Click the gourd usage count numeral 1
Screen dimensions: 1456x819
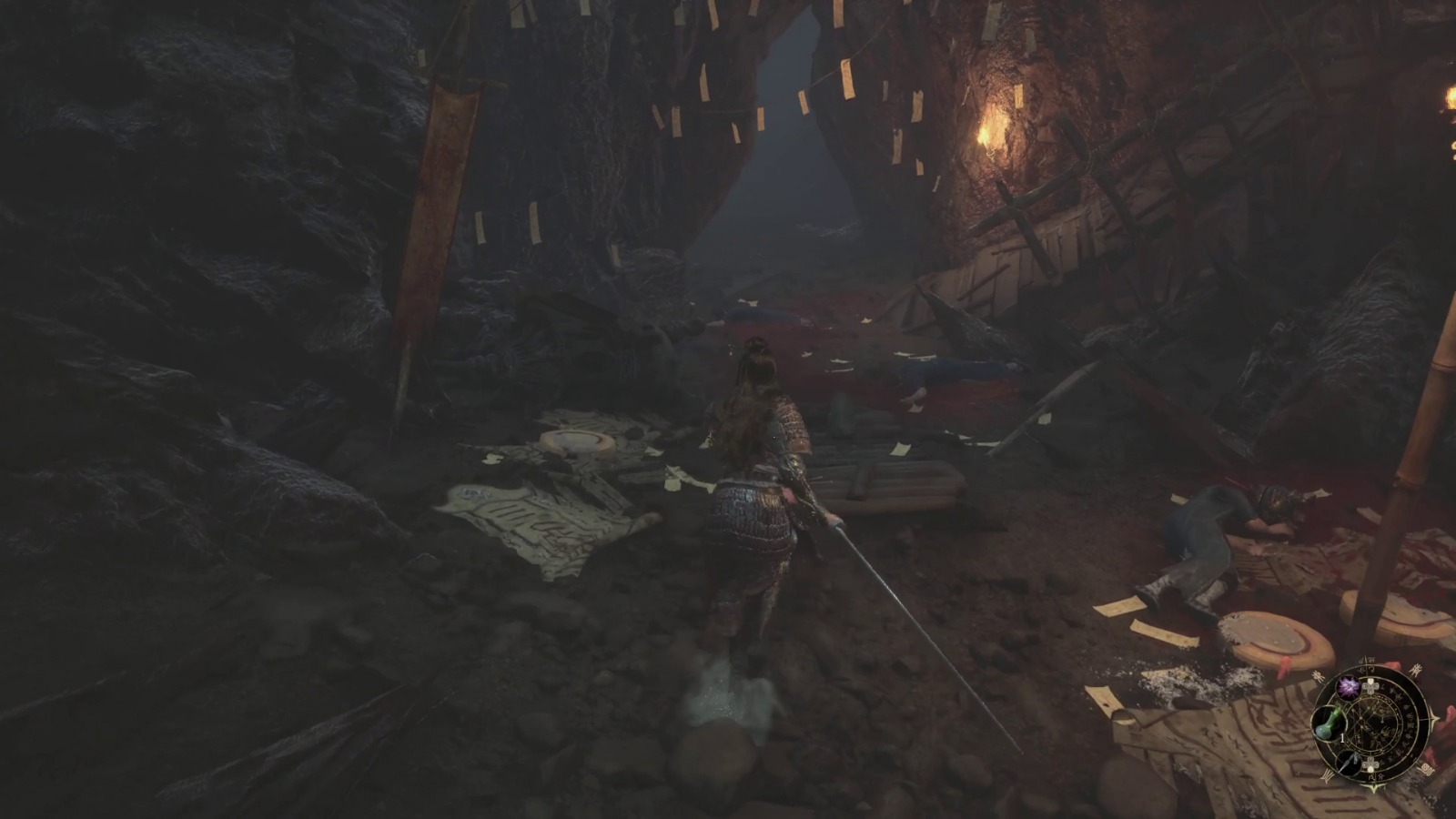(1342, 737)
